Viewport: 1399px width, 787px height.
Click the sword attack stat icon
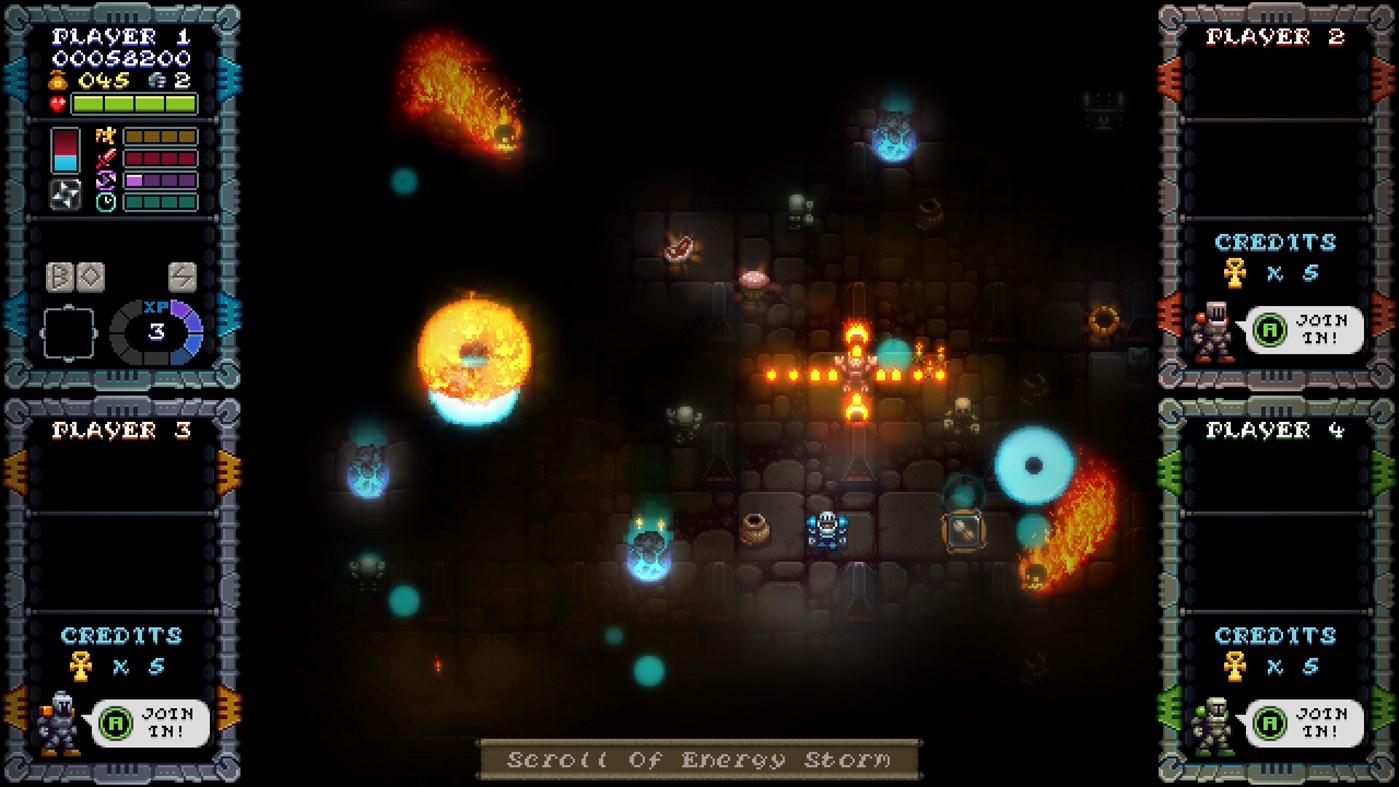[x=104, y=158]
